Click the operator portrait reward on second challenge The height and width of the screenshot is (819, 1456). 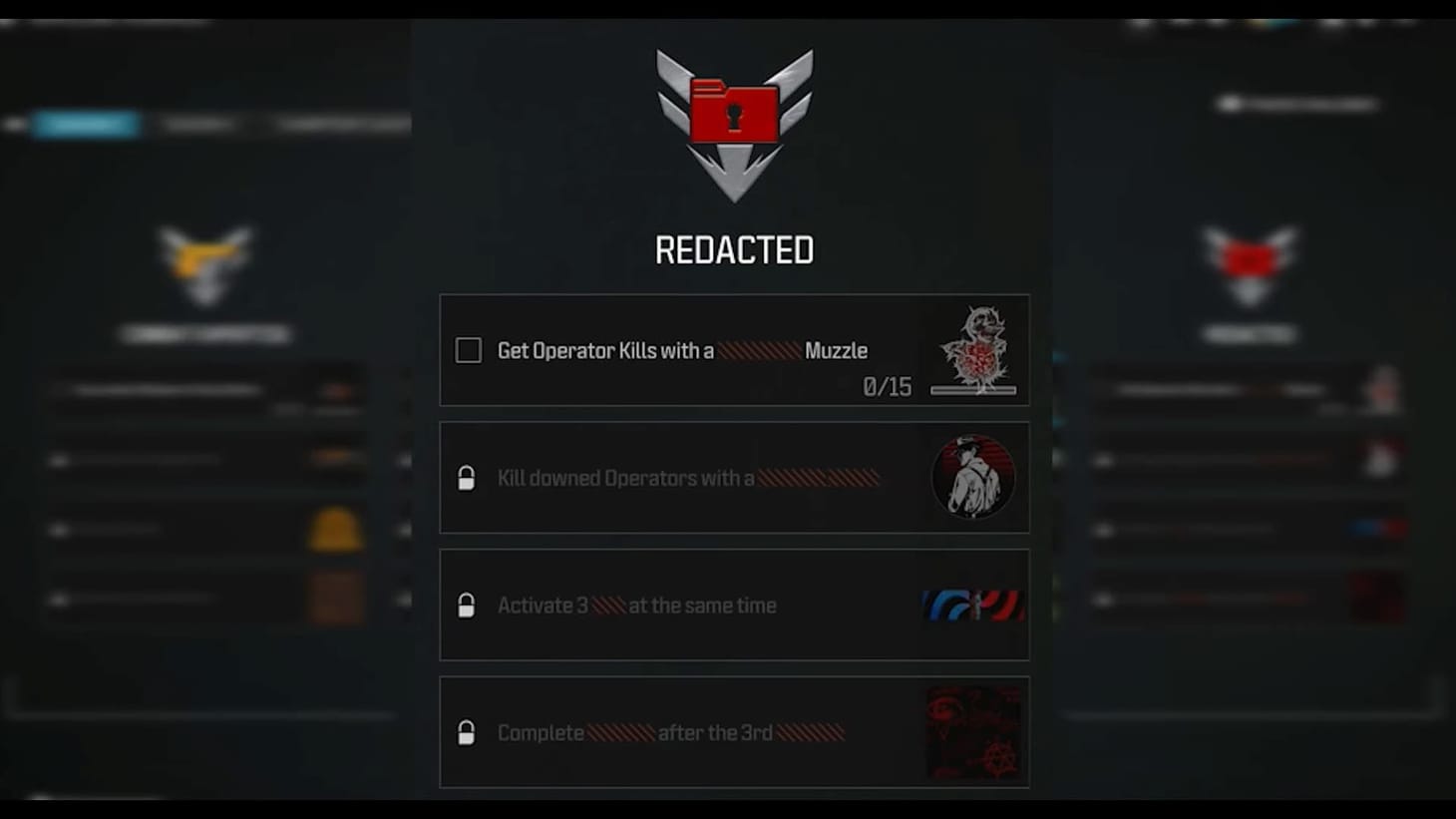973,477
